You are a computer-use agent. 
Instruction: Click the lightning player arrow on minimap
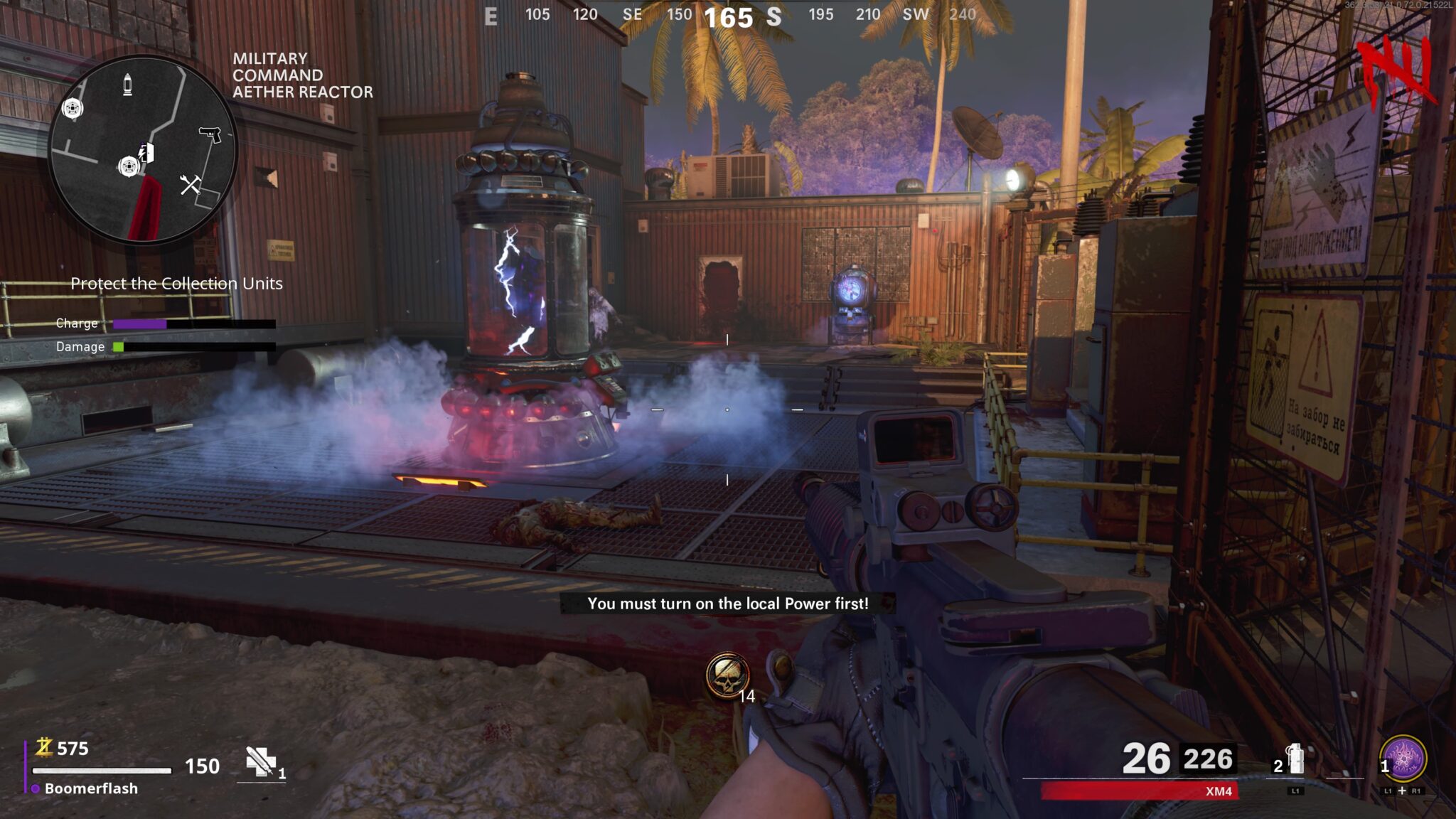click(x=141, y=151)
